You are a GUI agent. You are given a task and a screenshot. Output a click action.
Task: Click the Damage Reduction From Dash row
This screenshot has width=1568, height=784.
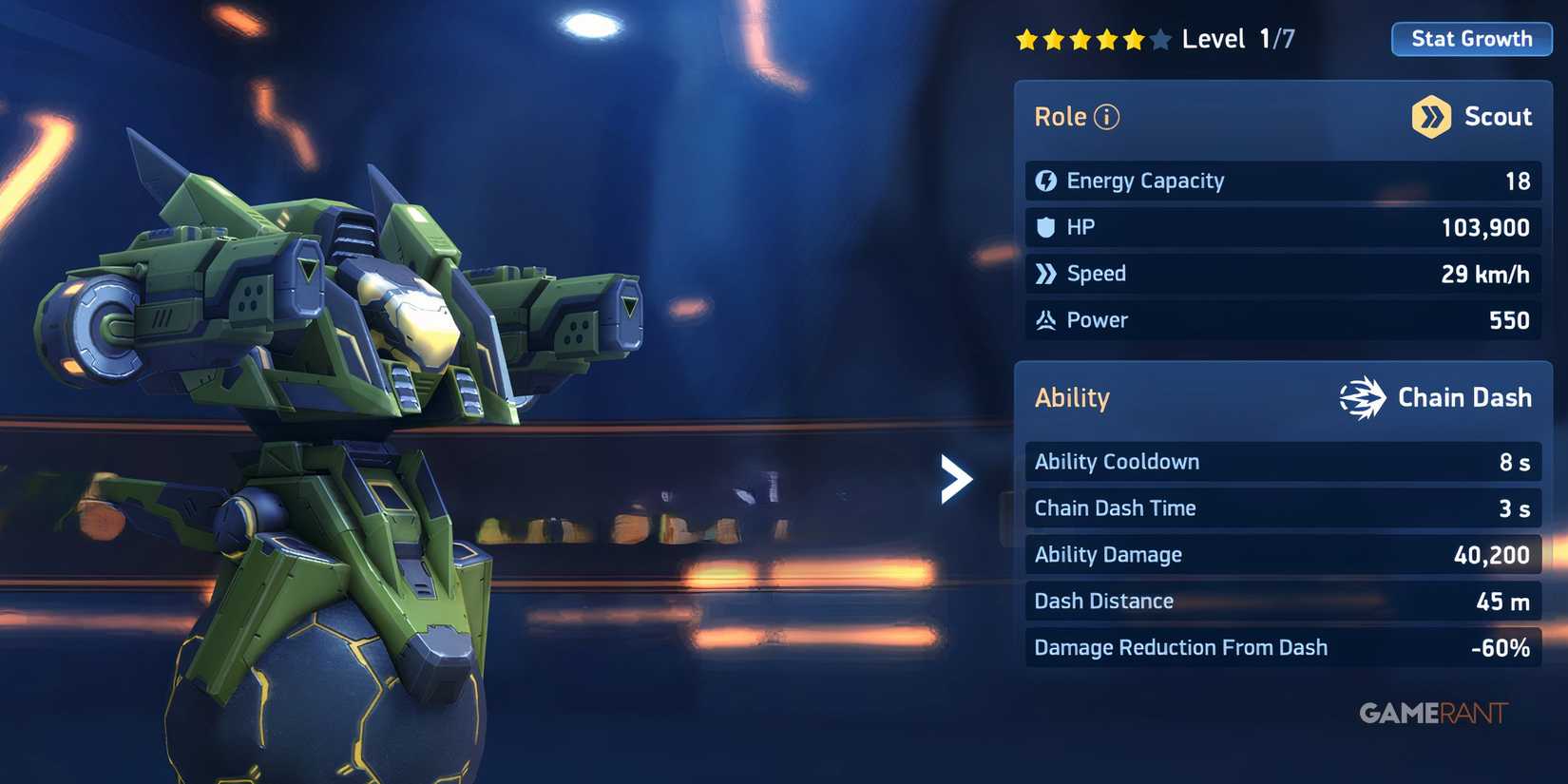pos(1283,647)
